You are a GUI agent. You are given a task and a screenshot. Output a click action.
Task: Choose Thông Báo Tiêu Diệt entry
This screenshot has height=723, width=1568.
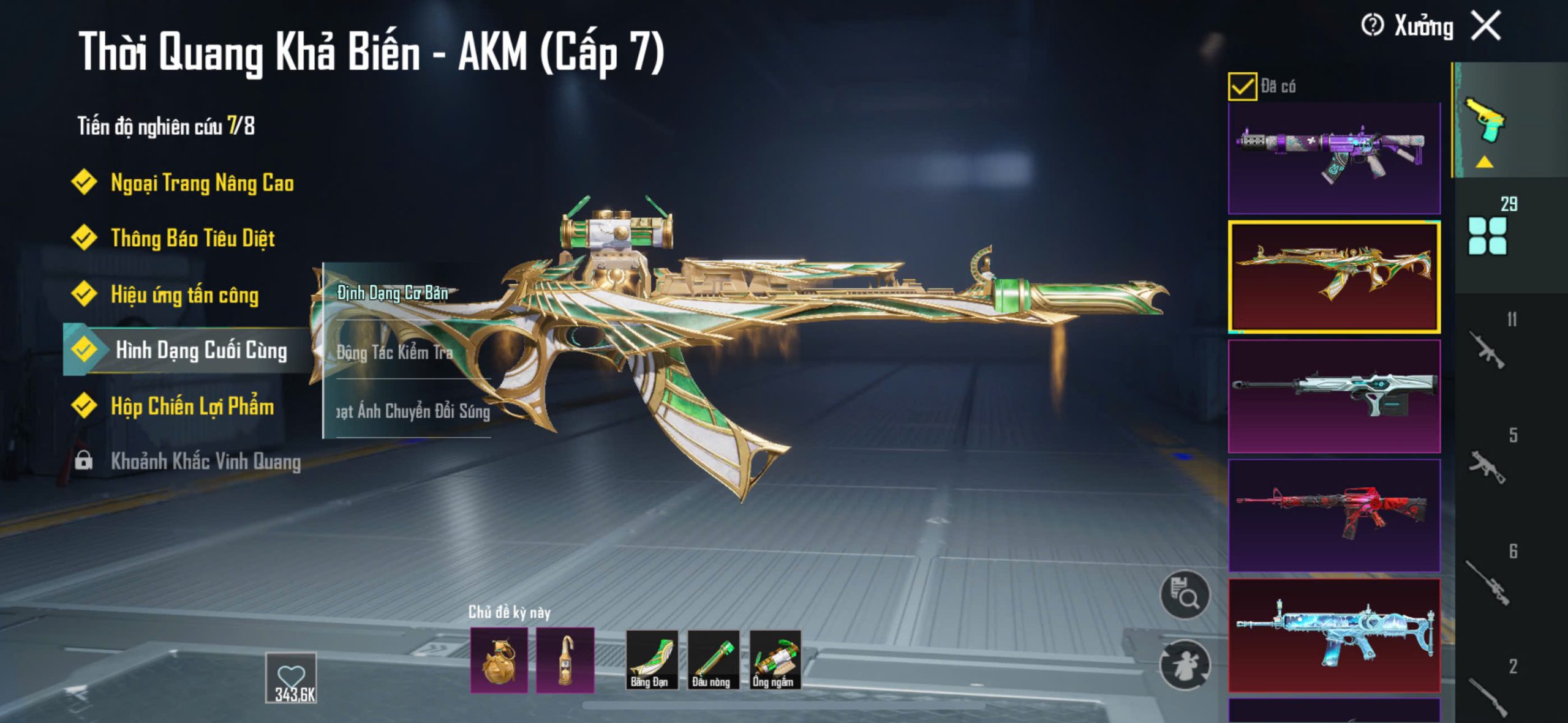click(192, 238)
